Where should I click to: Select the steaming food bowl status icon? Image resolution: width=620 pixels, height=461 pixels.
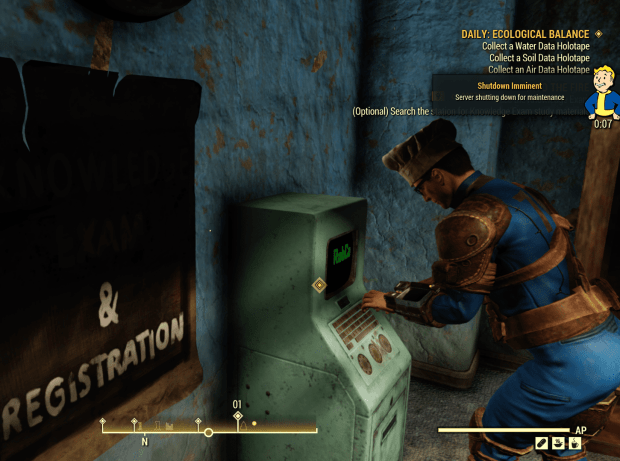[x=558, y=442]
